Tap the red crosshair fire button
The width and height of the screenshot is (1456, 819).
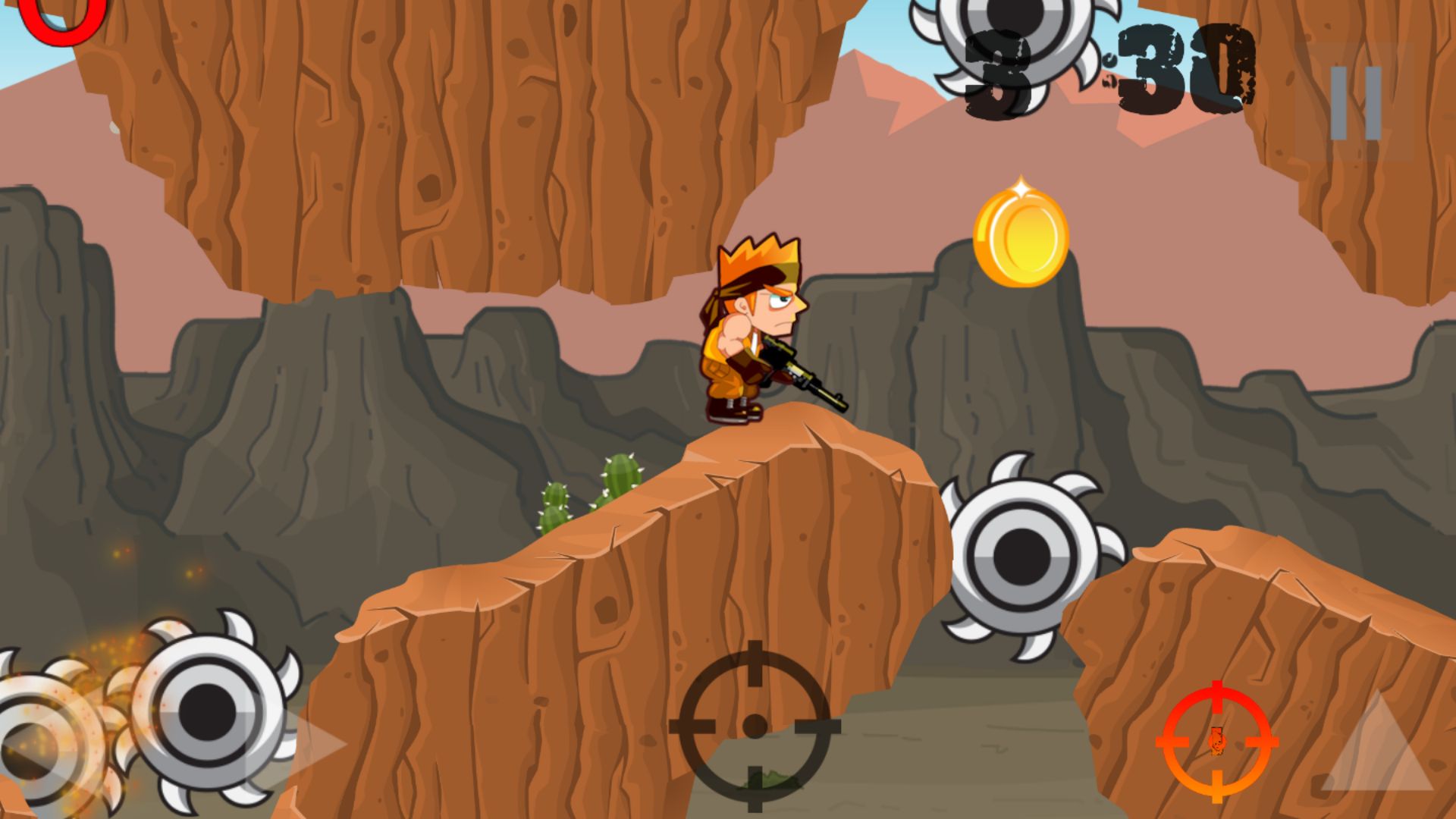click(x=1216, y=742)
